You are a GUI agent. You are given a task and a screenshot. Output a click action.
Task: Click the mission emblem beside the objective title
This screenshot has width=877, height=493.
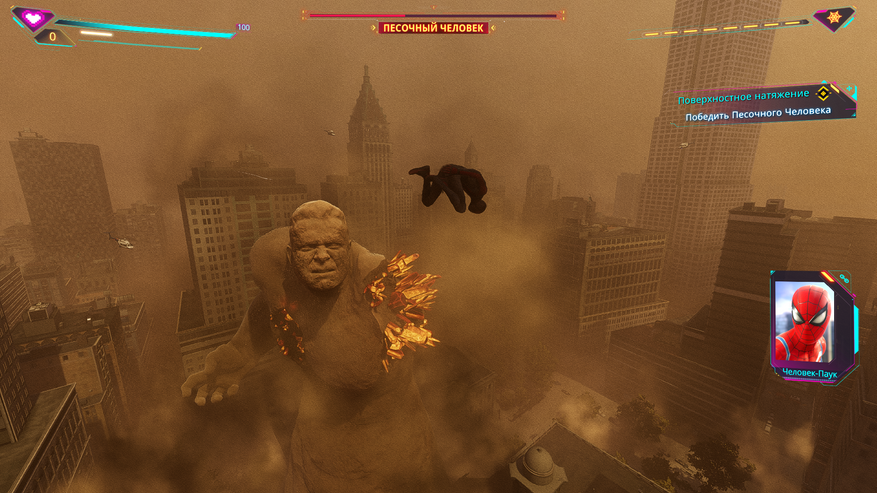point(823,94)
